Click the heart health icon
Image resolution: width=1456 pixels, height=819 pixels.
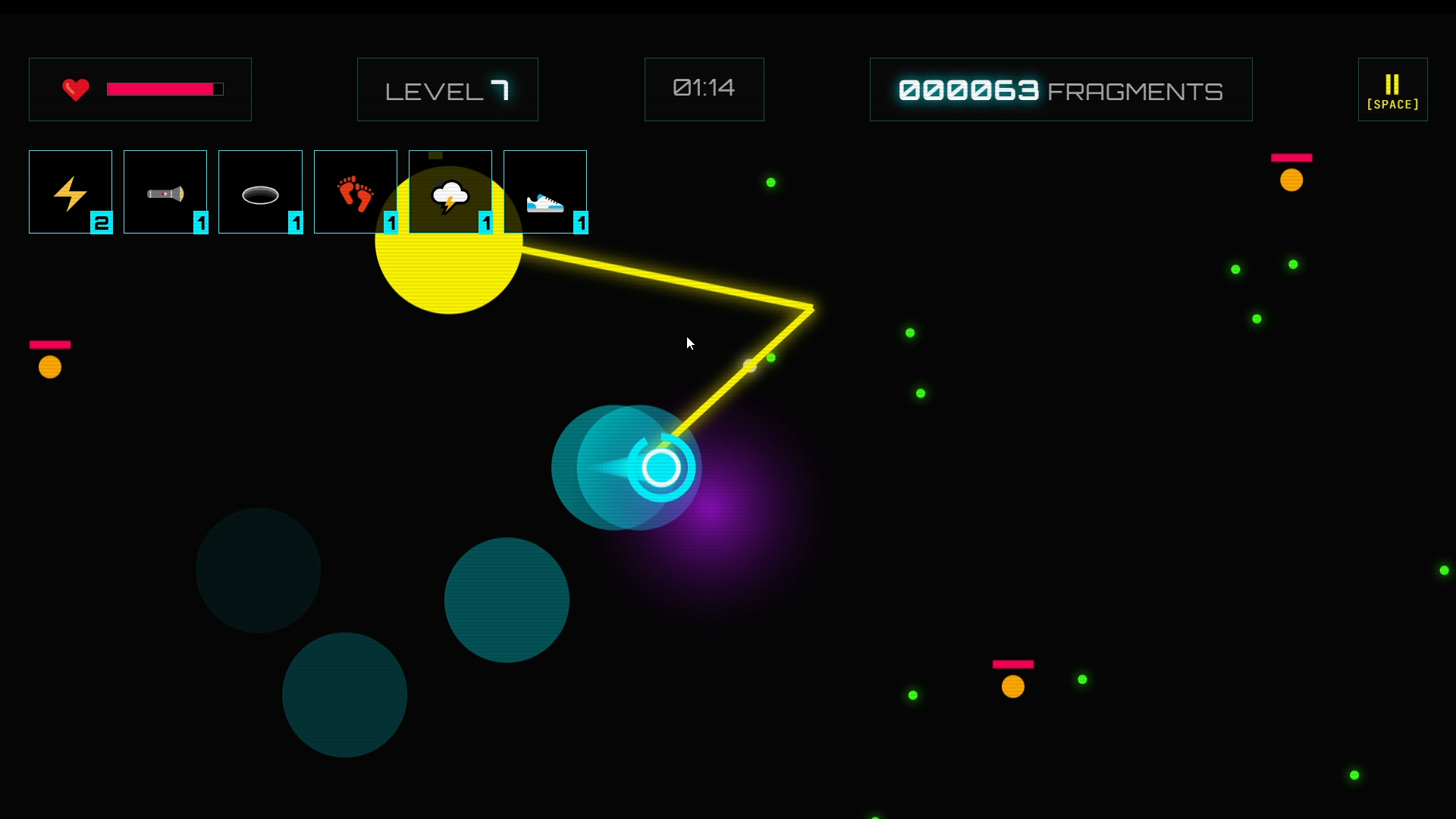tap(75, 89)
